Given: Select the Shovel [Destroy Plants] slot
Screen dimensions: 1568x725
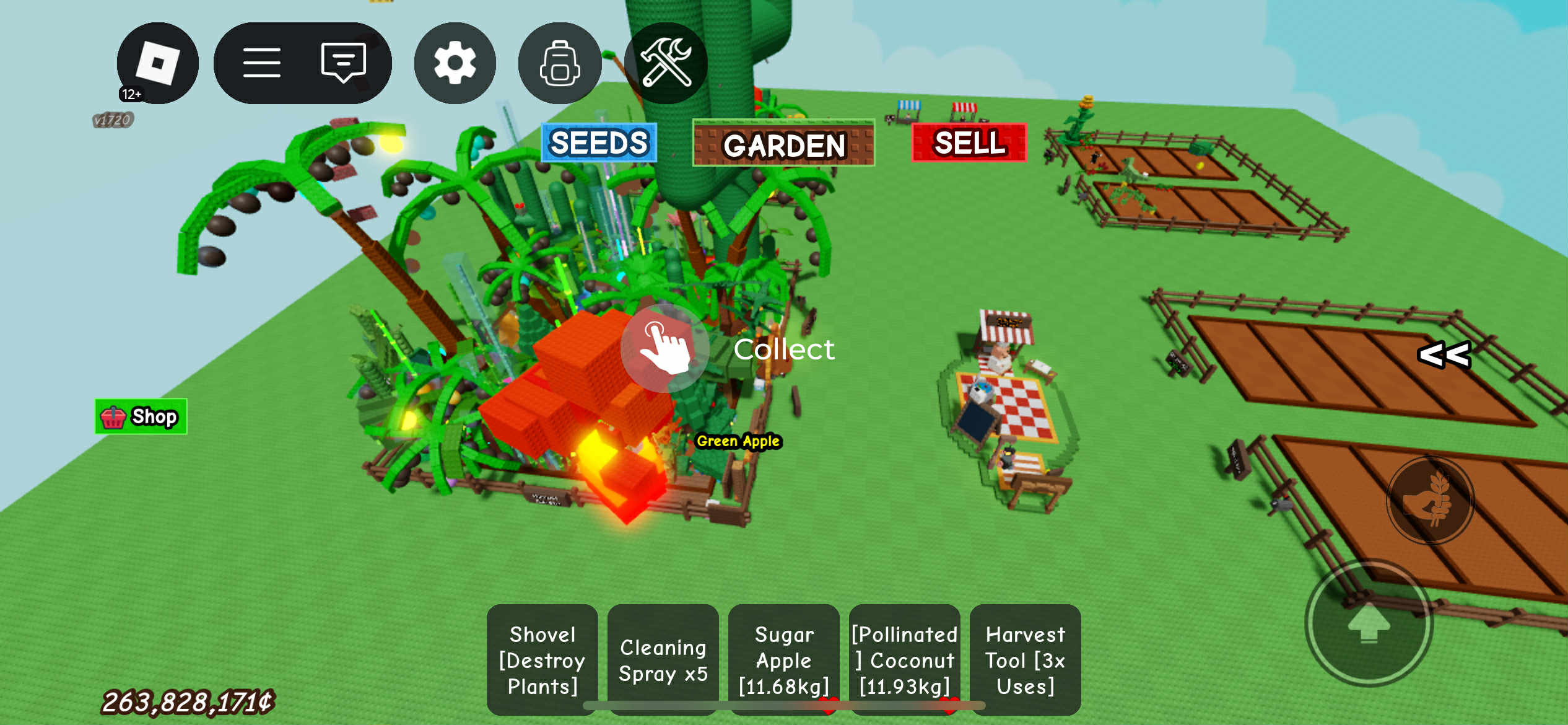Looking at the screenshot, I should [542, 660].
